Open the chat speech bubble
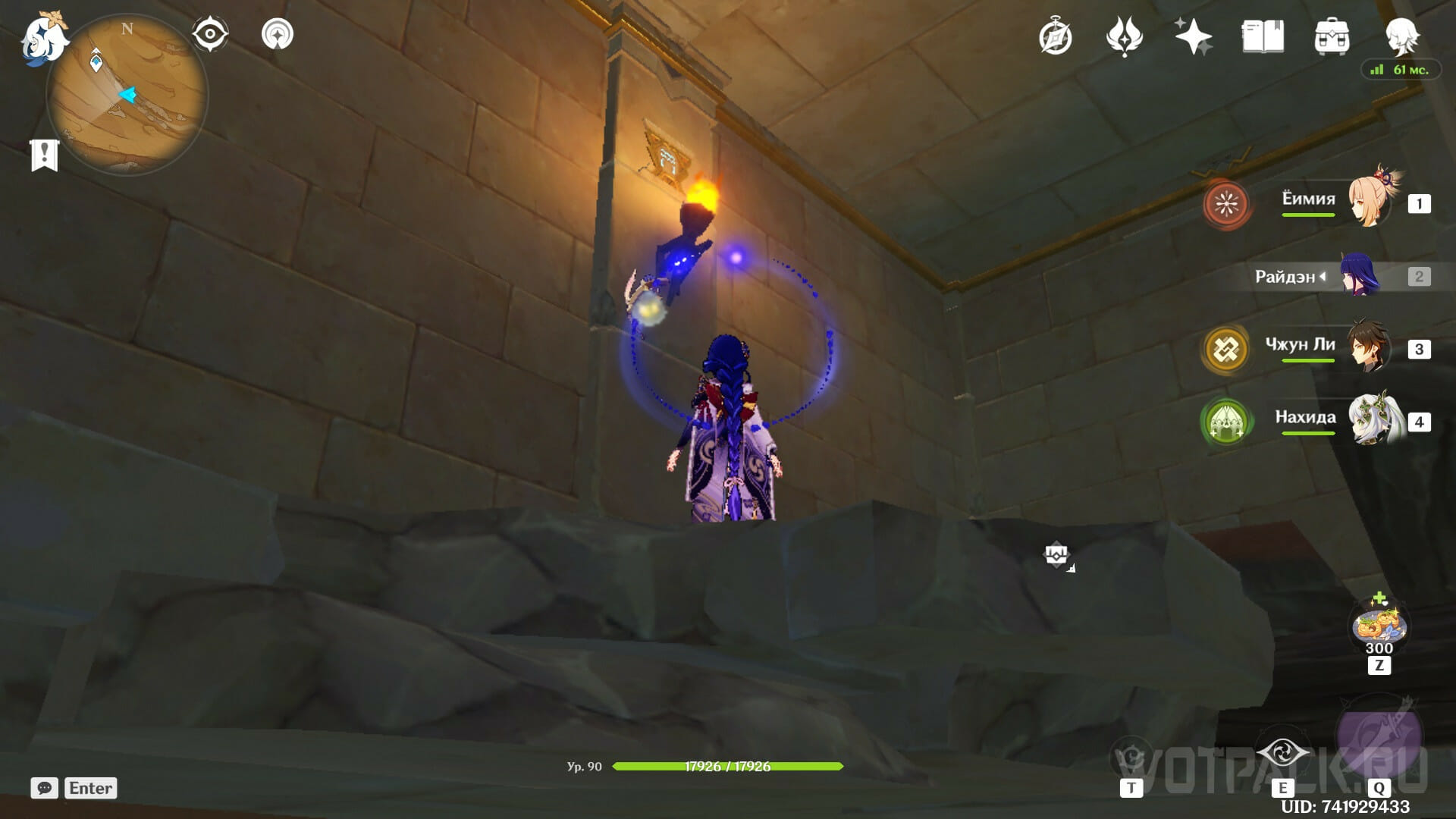 (45, 788)
